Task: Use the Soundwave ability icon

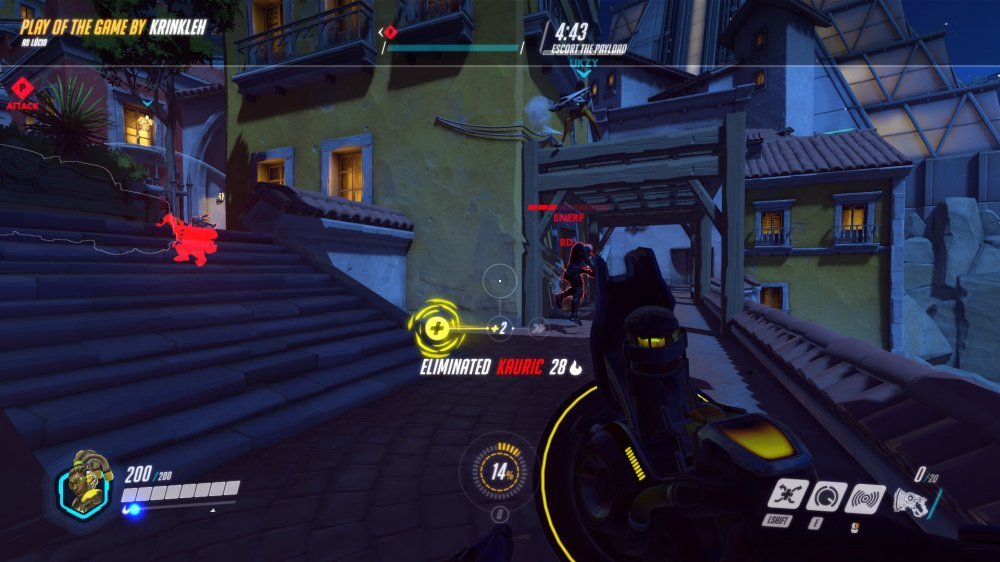Action: click(x=864, y=497)
